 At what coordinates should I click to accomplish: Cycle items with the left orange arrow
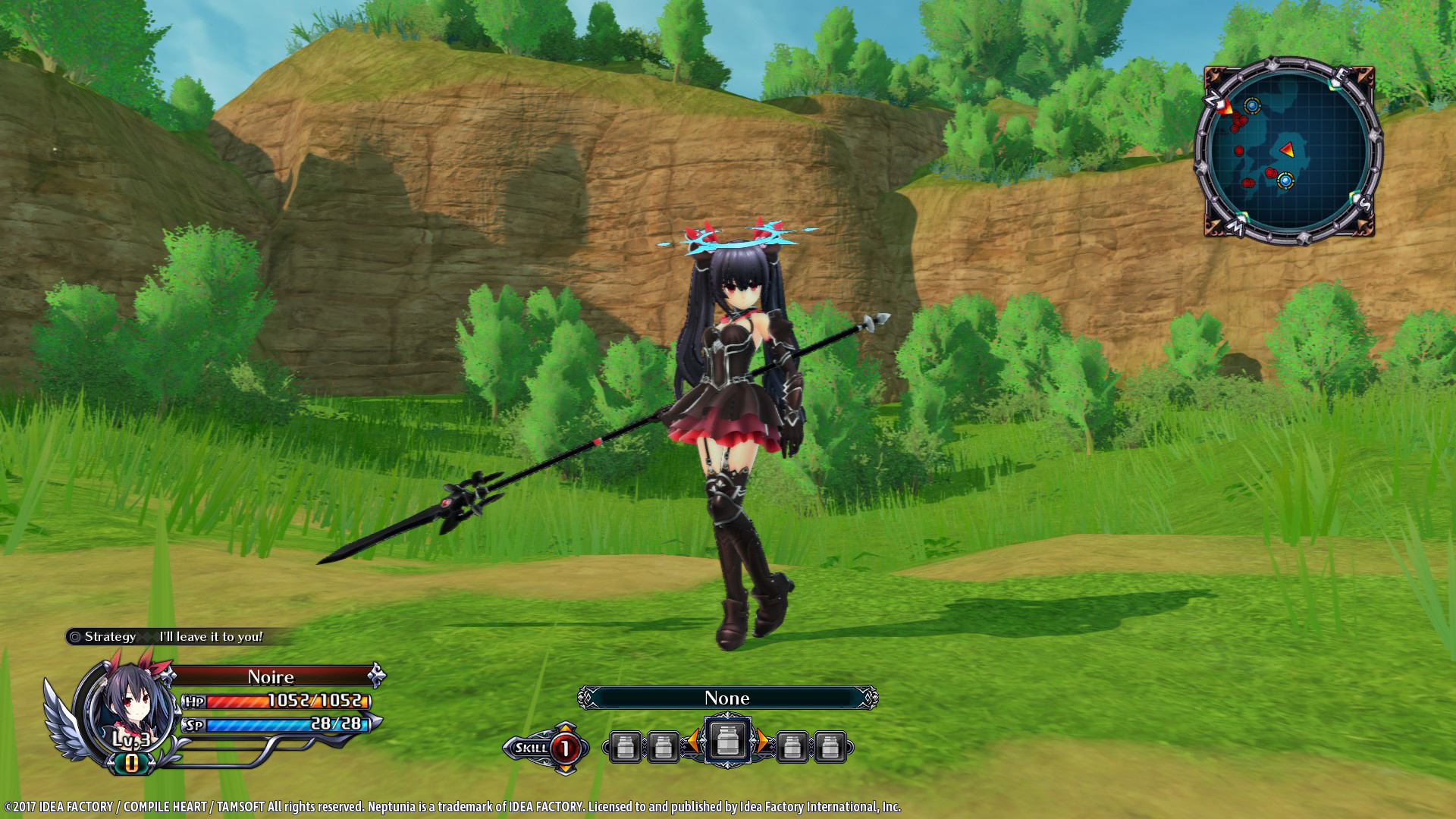(x=694, y=742)
